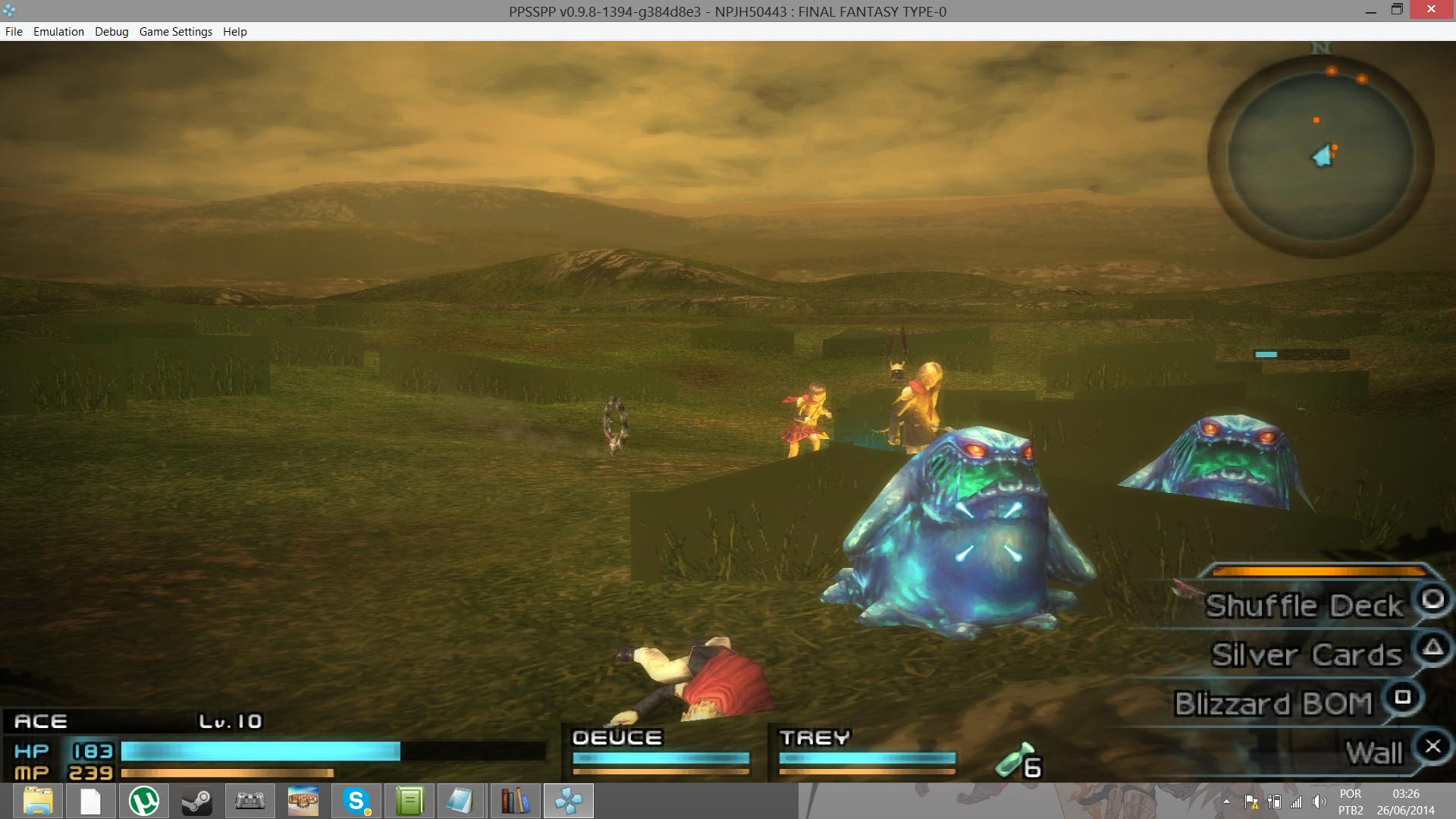Open the Emulation menu
Image resolution: width=1456 pixels, height=819 pixels.
(x=58, y=32)
